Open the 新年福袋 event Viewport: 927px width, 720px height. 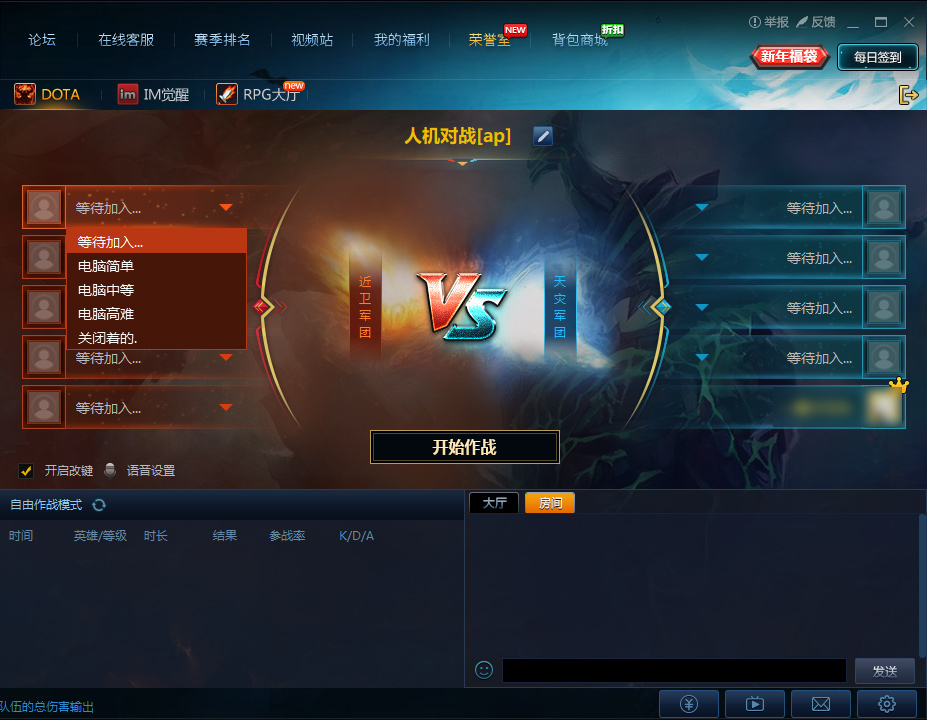click(x=789, y=57)
